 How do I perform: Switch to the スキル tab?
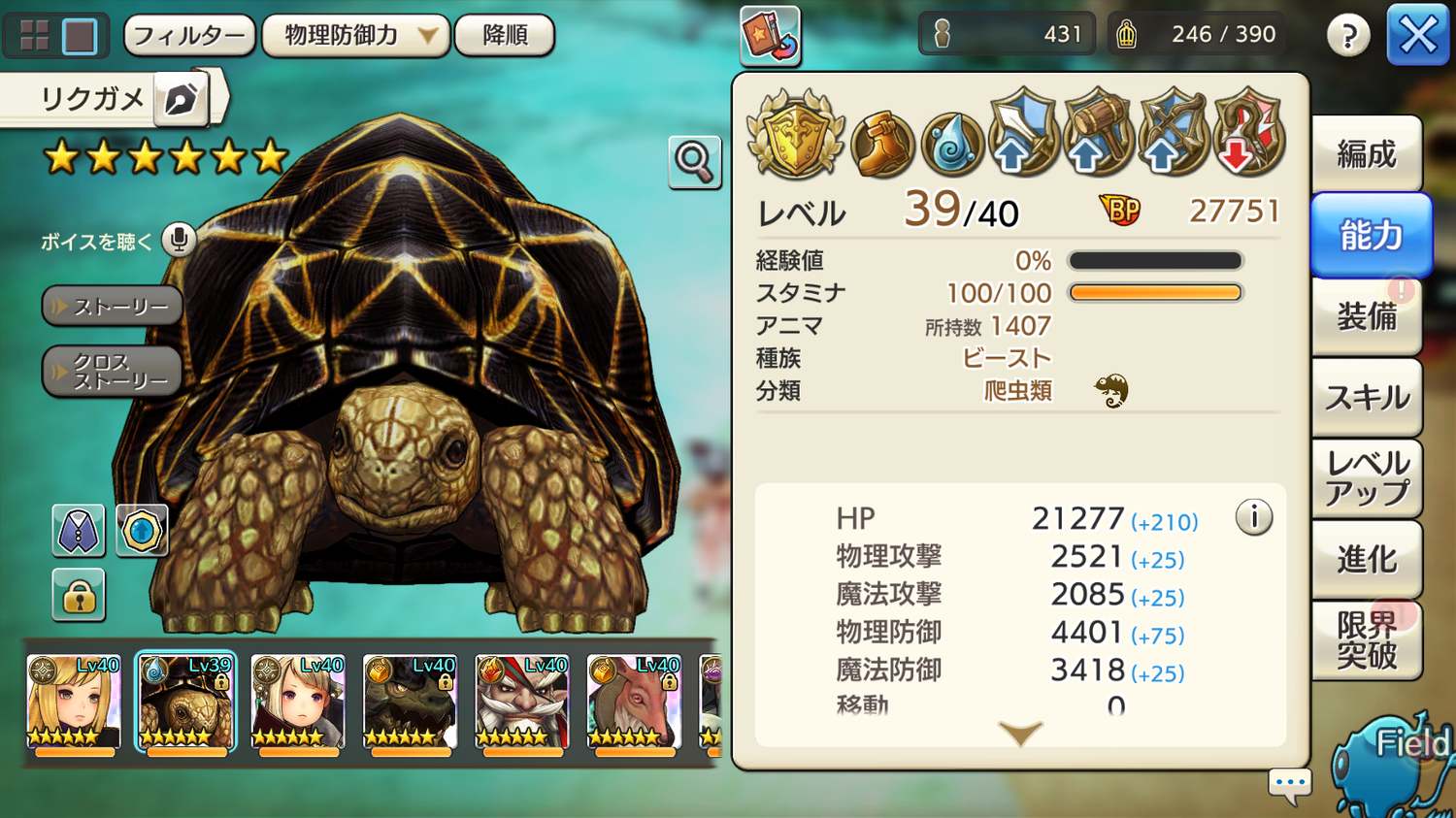[x=1366, y=397]
